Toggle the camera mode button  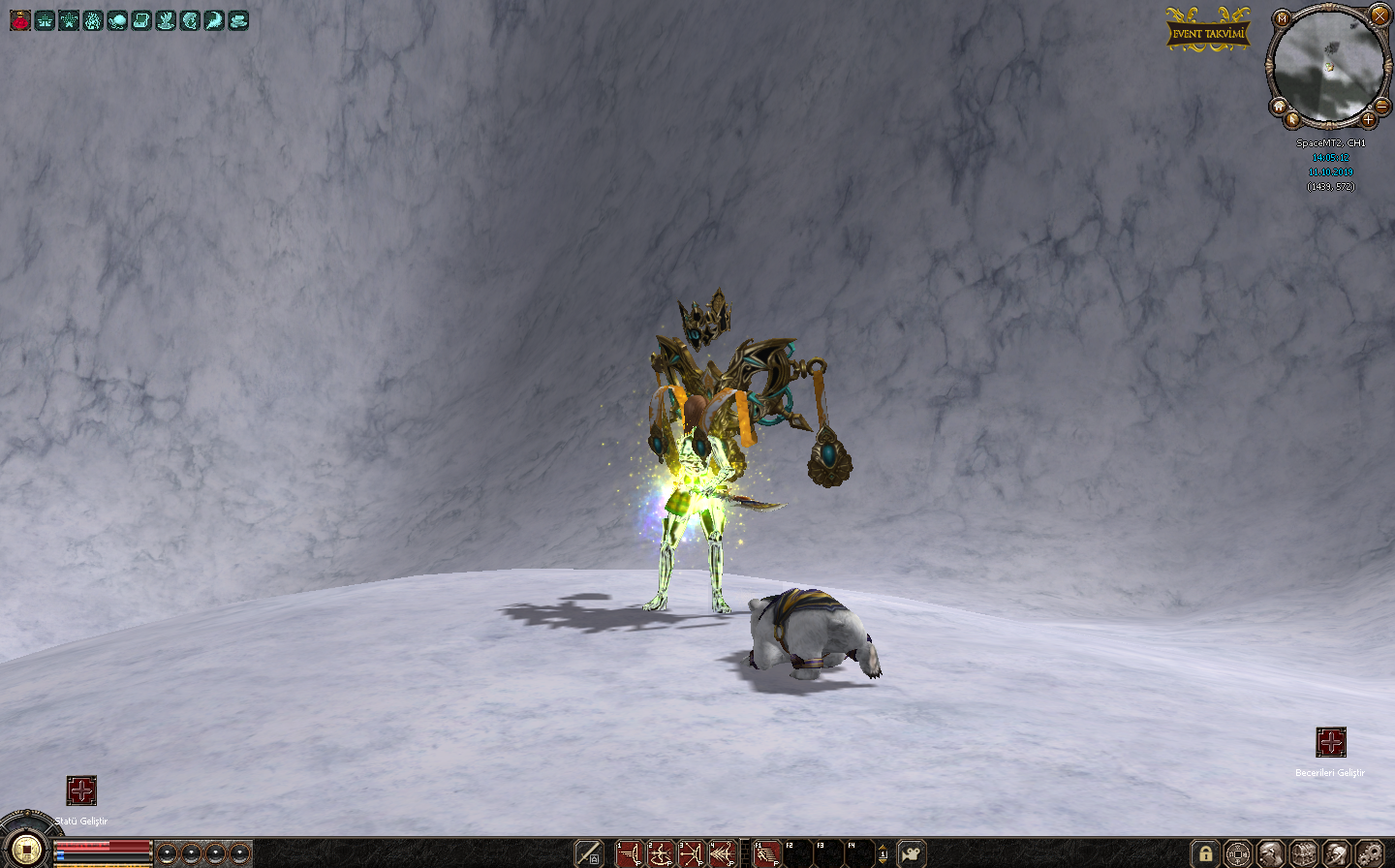point(912,854)
